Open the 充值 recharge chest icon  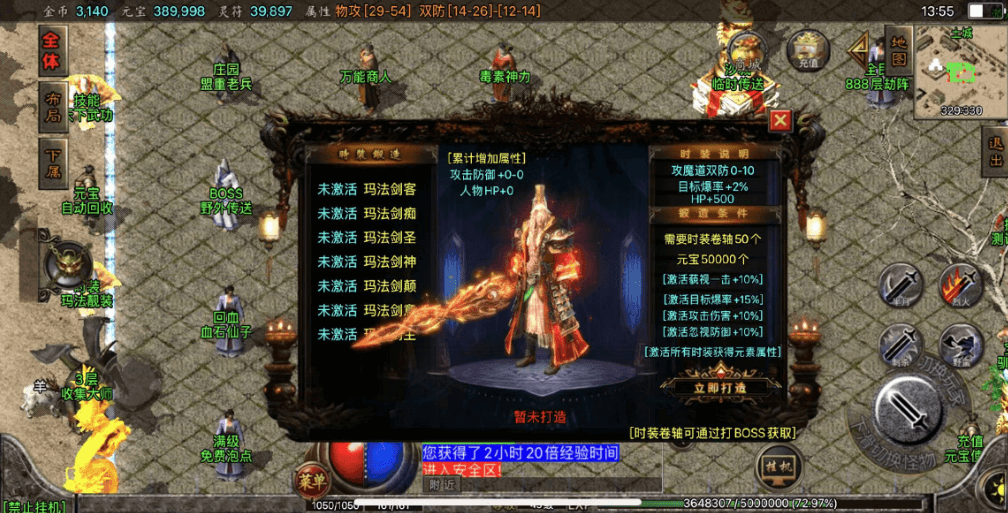[807, 49]
